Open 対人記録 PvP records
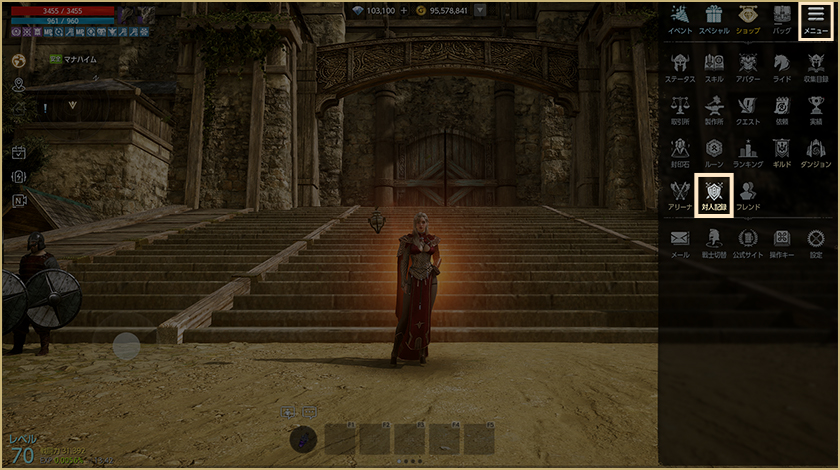The height and width of the screenshot is (470, 840). pyautogui.click(x=714, y=192)
